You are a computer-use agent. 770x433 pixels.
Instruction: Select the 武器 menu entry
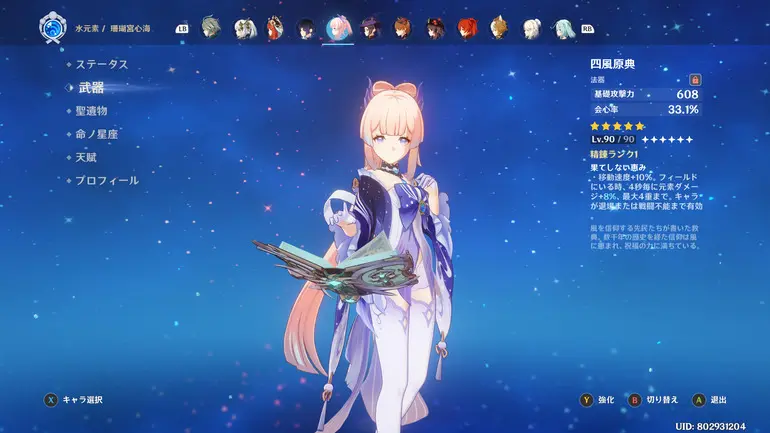(91, 88)
